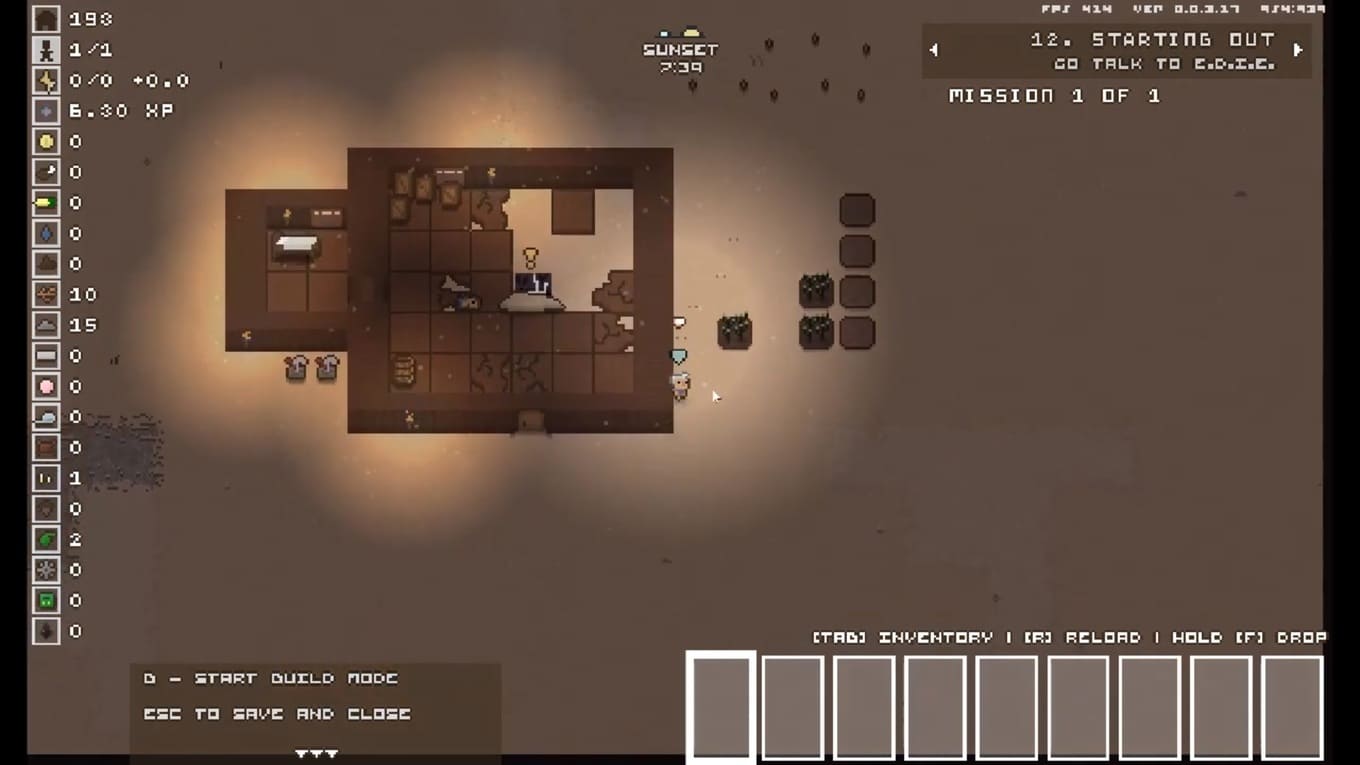Show the previous mission with the left arrow

[x=934, y=50]
